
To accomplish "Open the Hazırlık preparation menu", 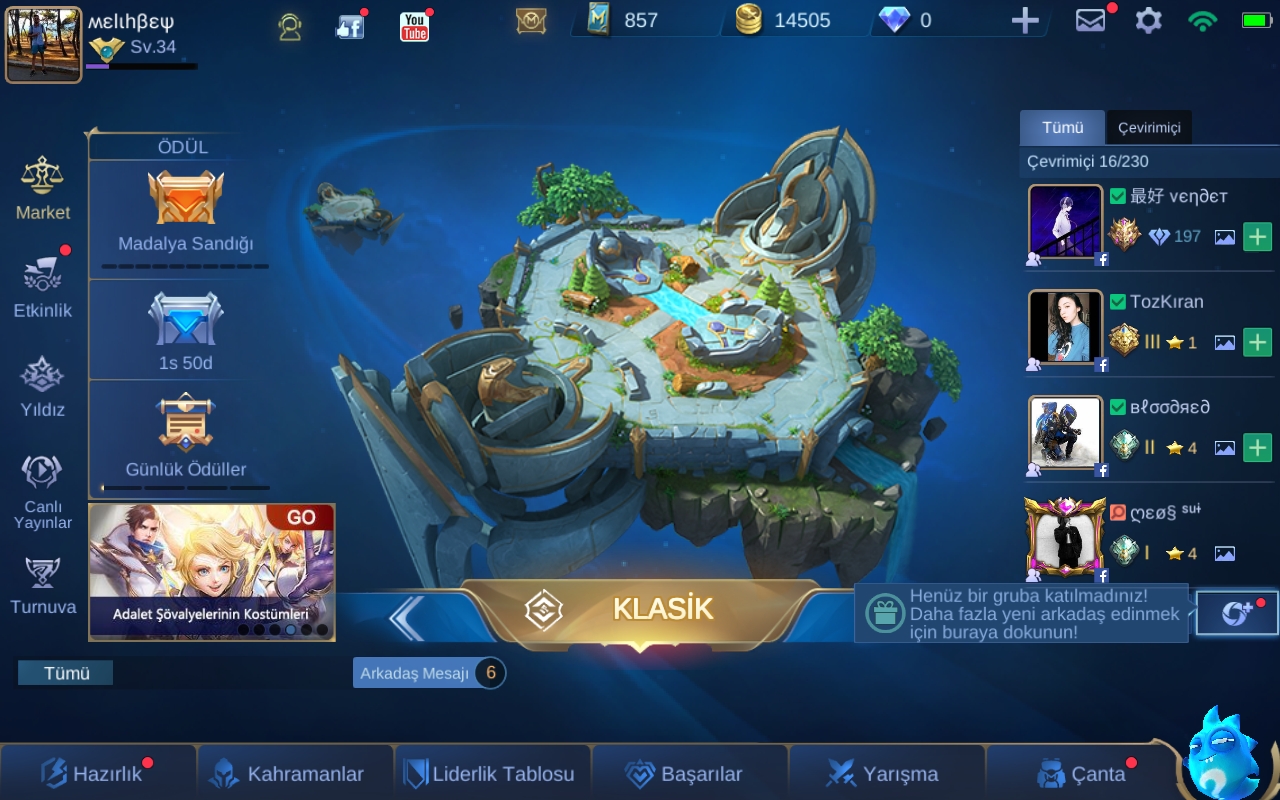I will [x=95, y=773].
